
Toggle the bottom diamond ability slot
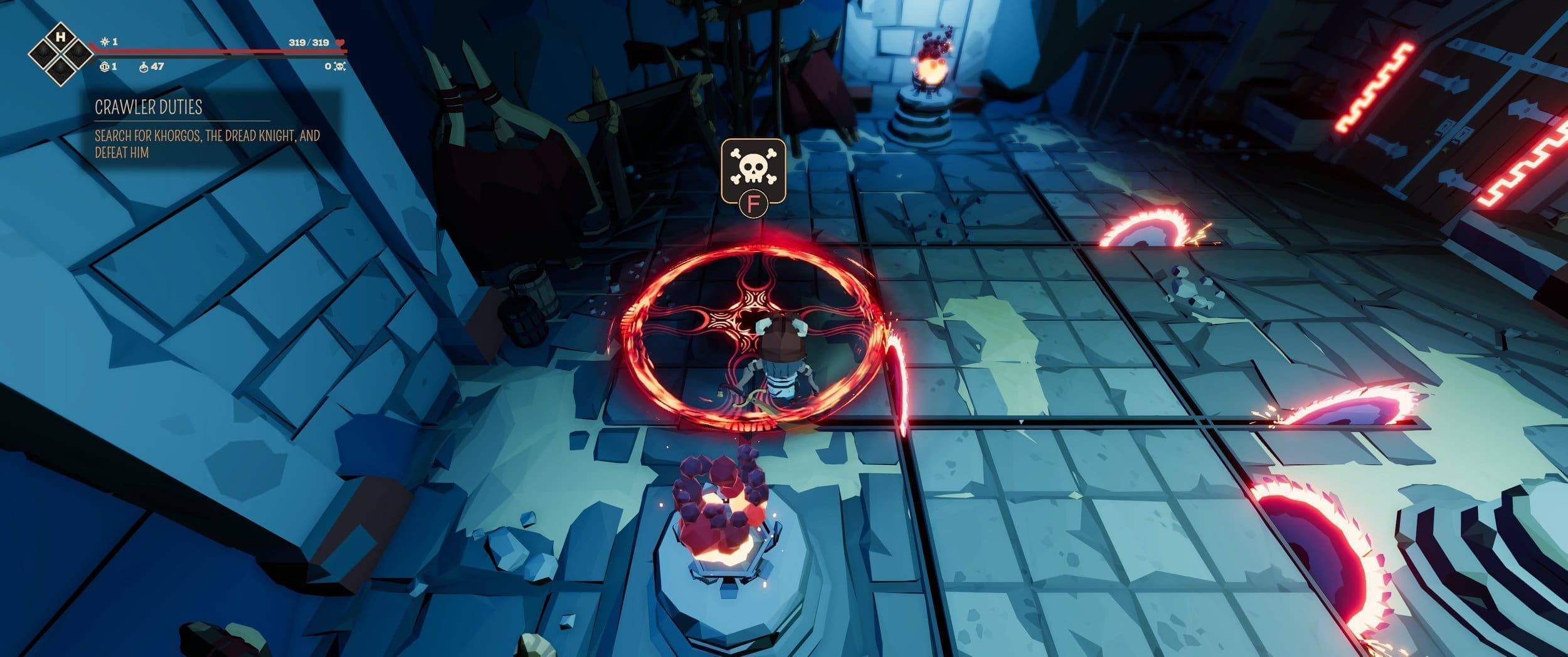61,70
